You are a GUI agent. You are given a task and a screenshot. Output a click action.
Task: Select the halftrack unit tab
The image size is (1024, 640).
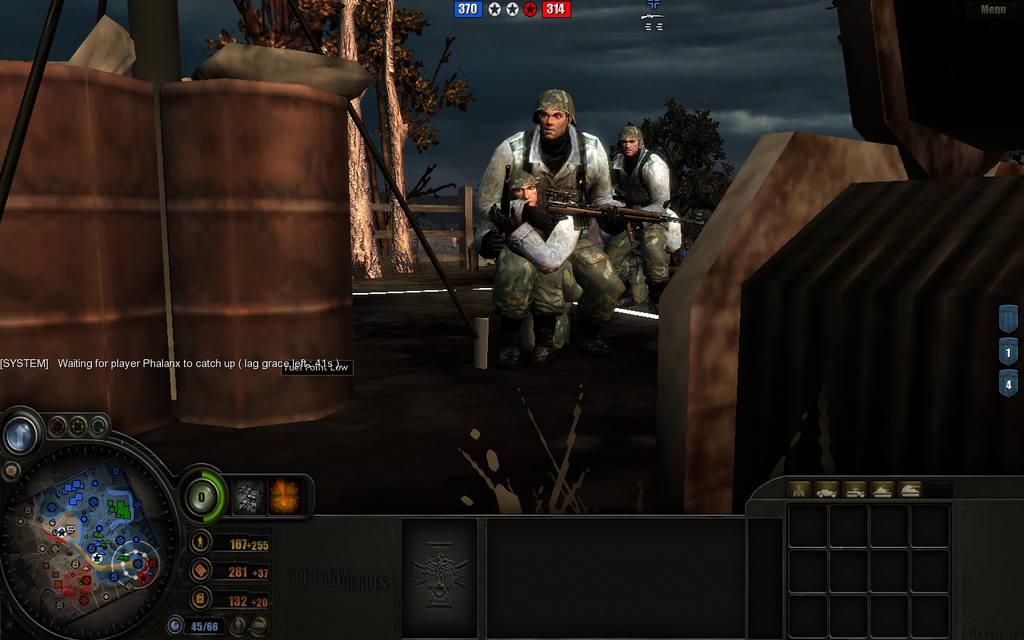854,490
